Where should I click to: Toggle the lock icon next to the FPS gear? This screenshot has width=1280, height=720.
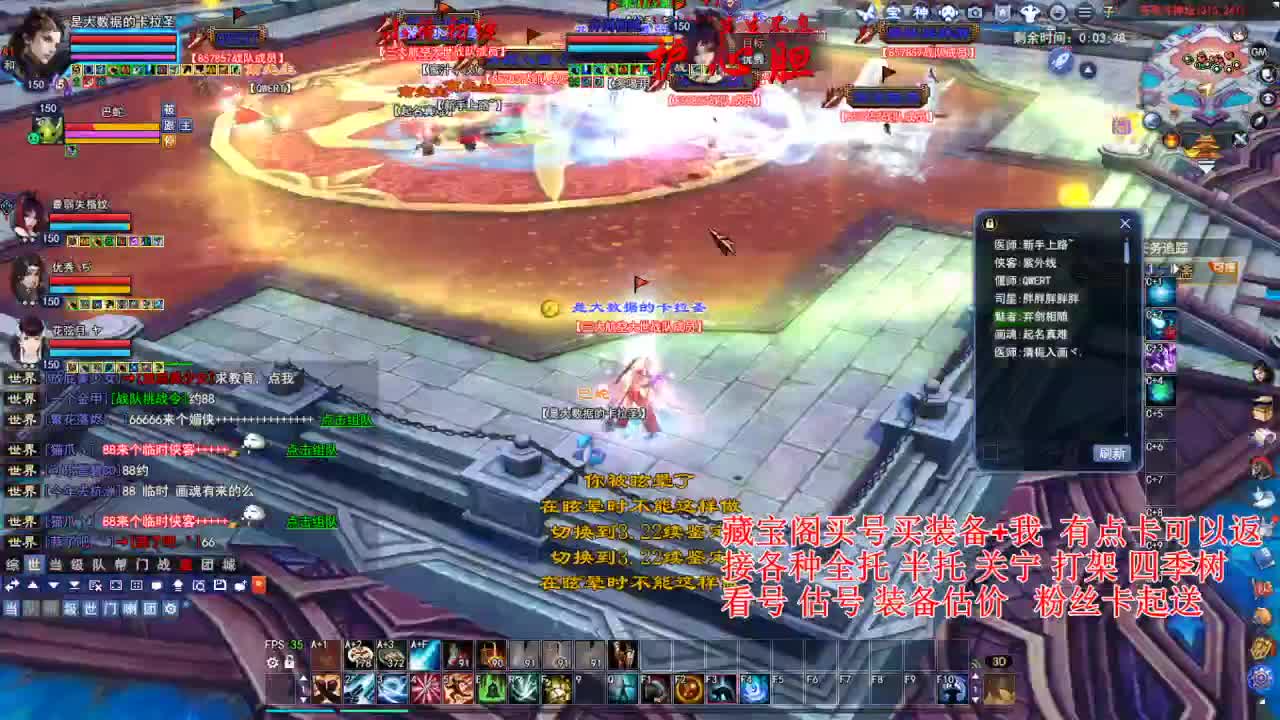point(289,662)
